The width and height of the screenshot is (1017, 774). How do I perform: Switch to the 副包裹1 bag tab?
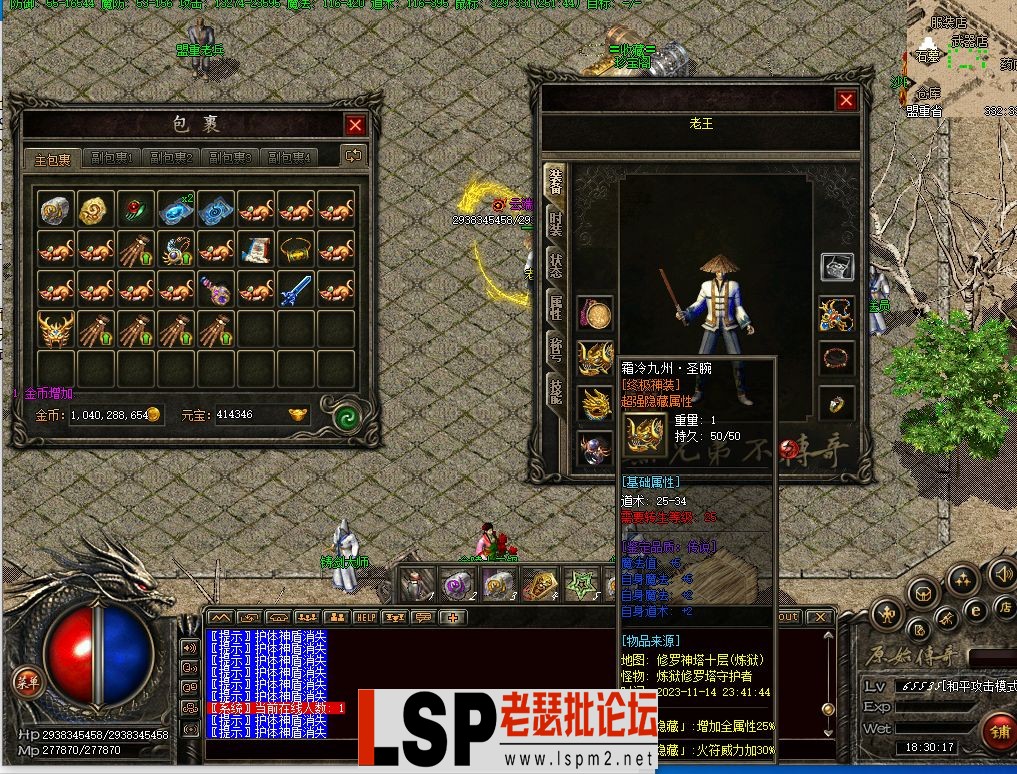pos(113,158)
